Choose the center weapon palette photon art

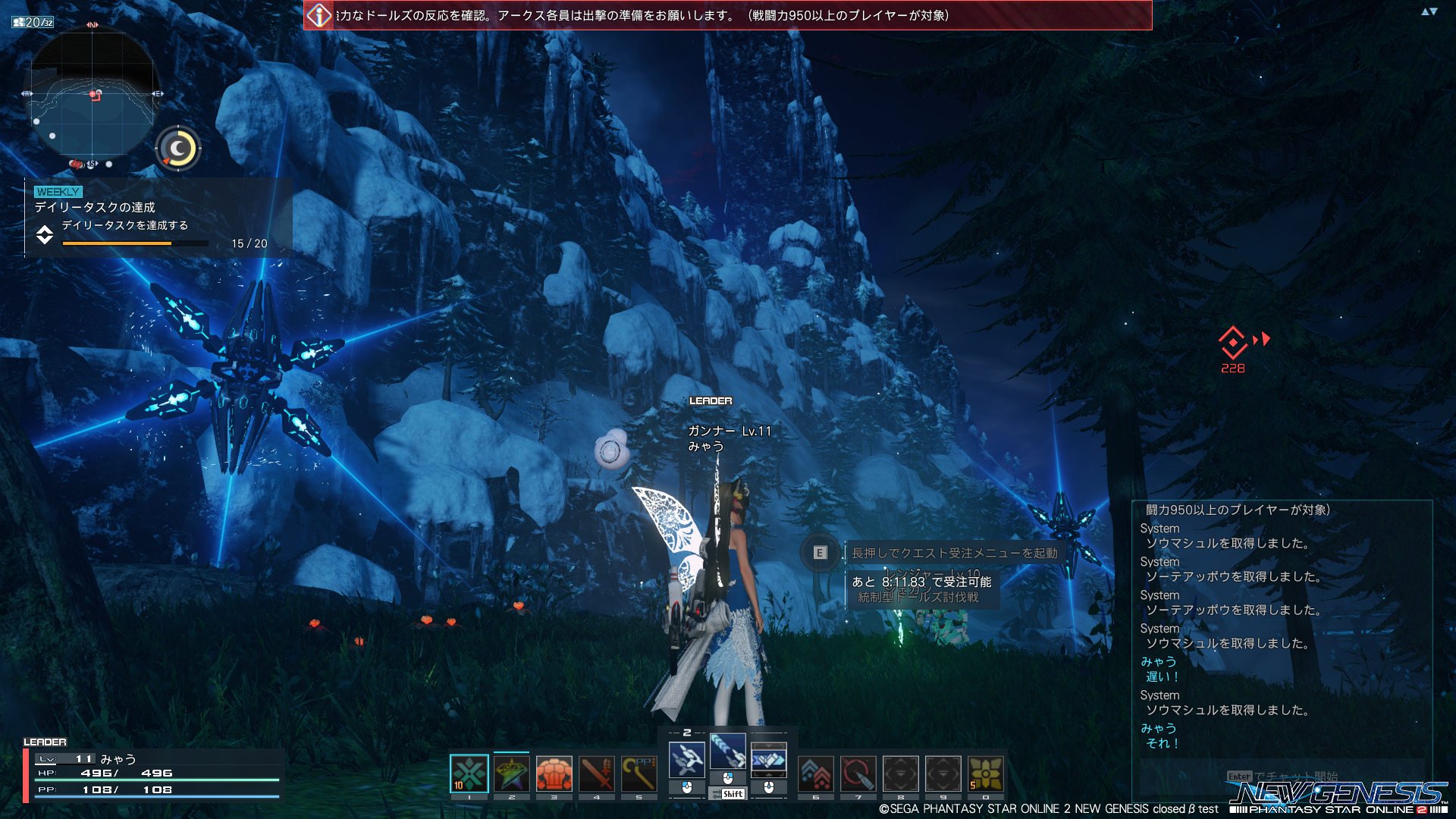(x=728, y=751)
